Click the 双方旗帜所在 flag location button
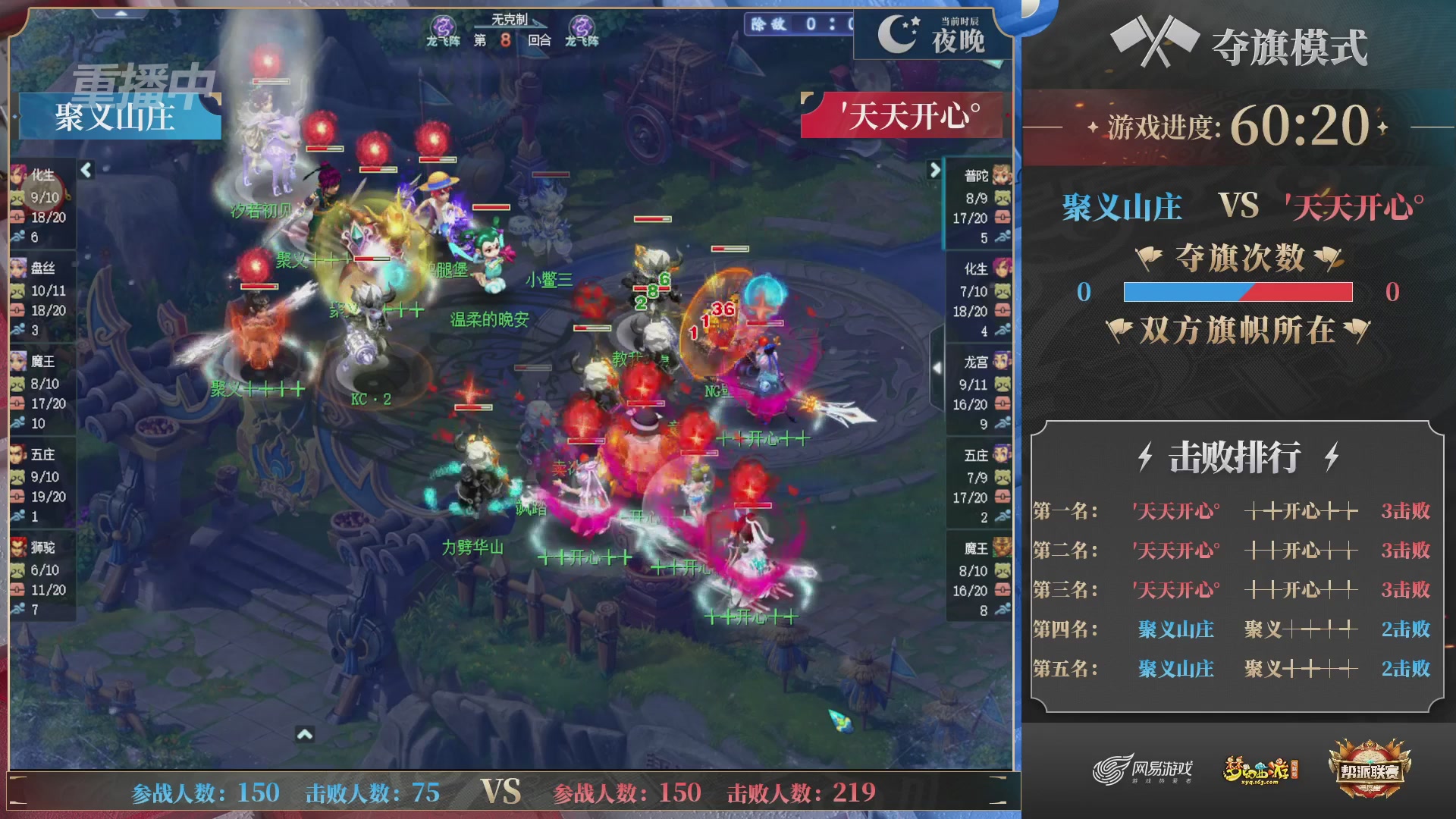This screenshot has height=819, width=1456. pos(1238,331)
